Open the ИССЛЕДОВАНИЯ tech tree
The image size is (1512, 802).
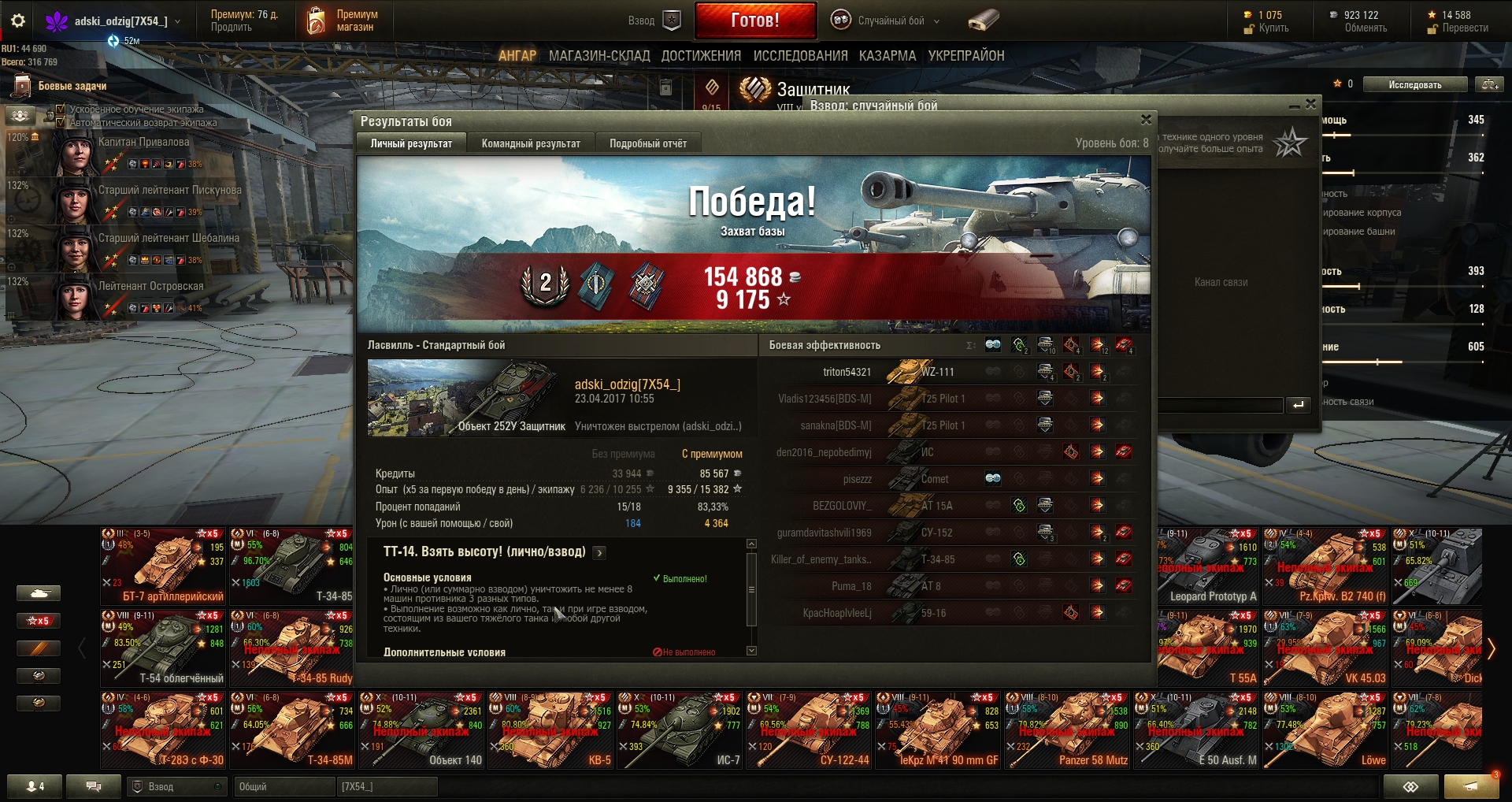(799, 56)
